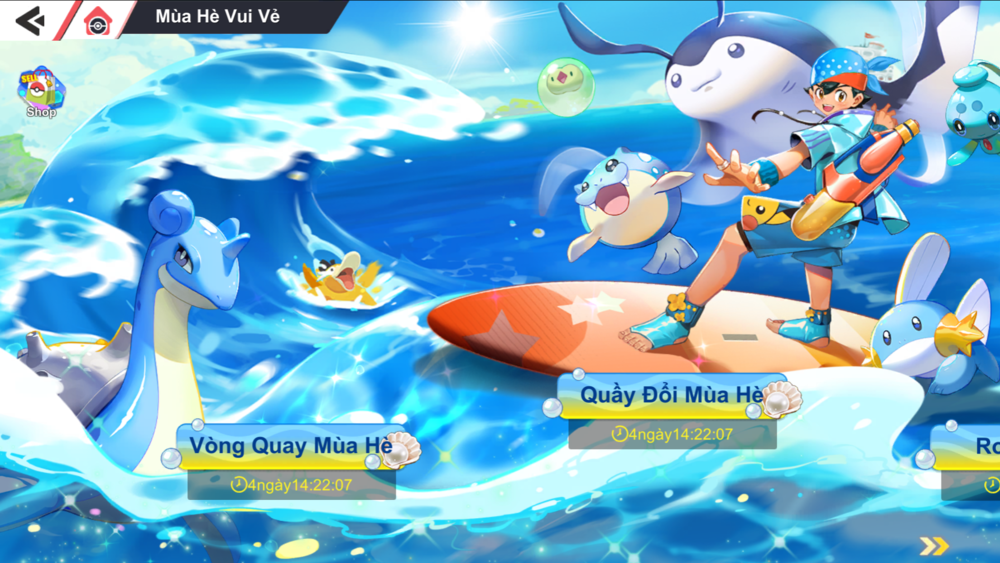Open the Shop icon

point(41,93)
